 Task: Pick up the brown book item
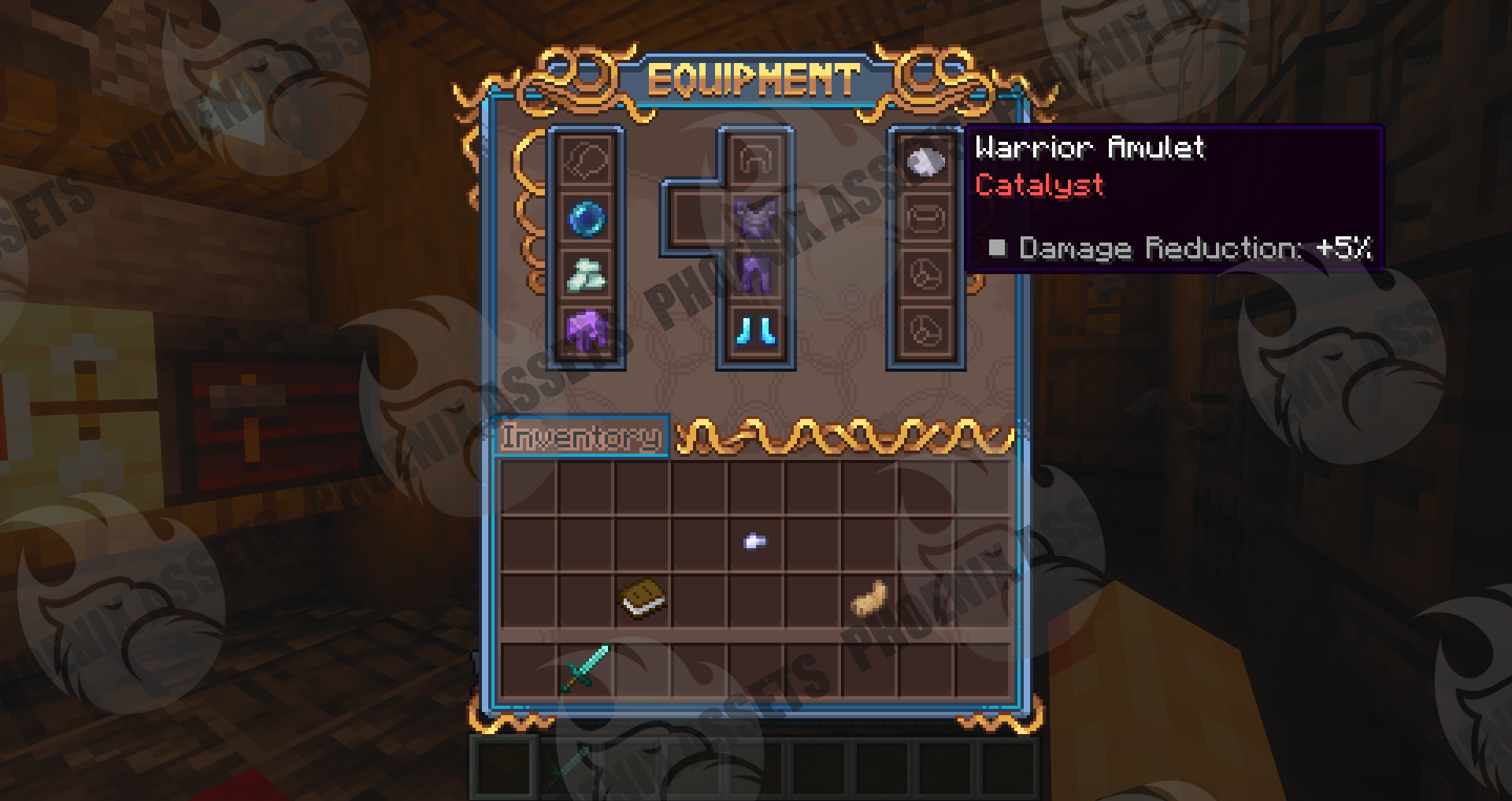click(643, 598)
